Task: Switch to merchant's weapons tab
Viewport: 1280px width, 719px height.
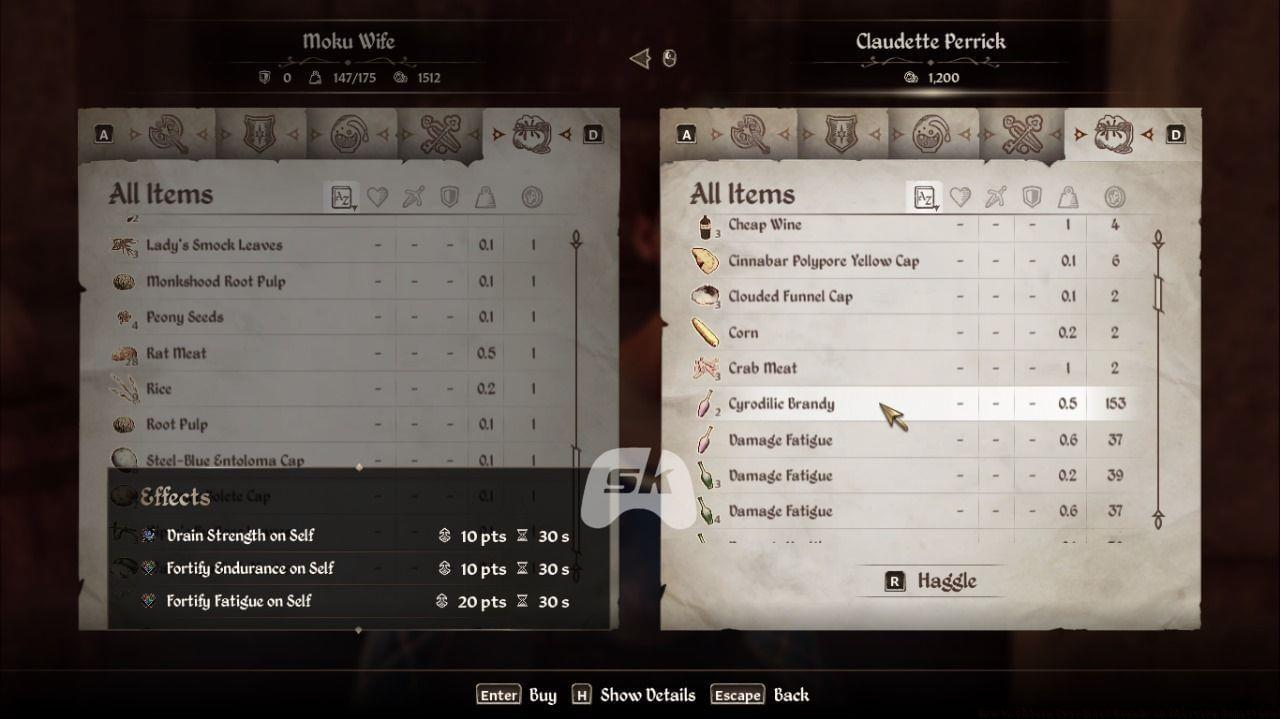Action: coord(750,134)
